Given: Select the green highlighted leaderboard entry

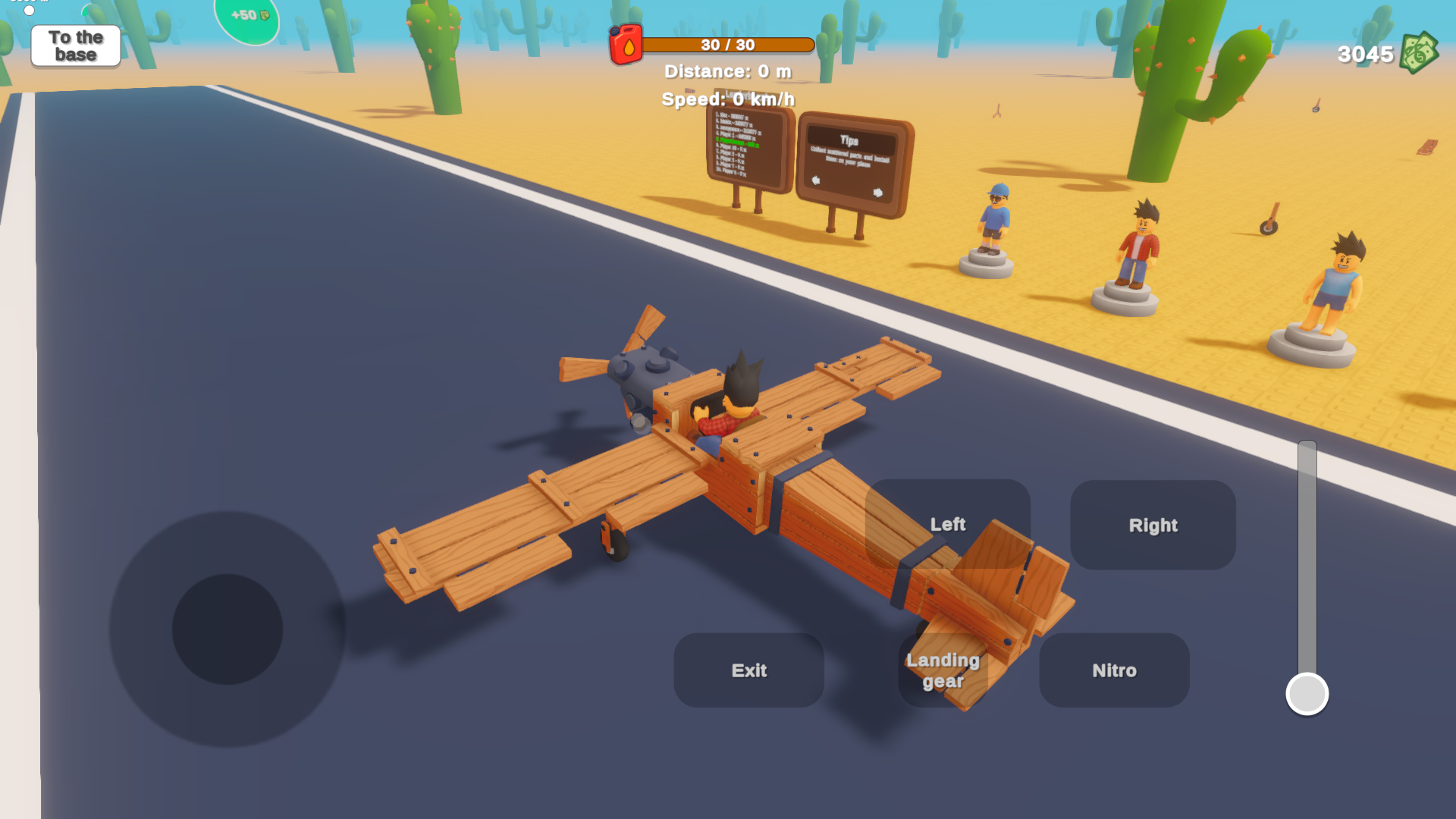Looking at the screenshot, I should tap(737, 143).
